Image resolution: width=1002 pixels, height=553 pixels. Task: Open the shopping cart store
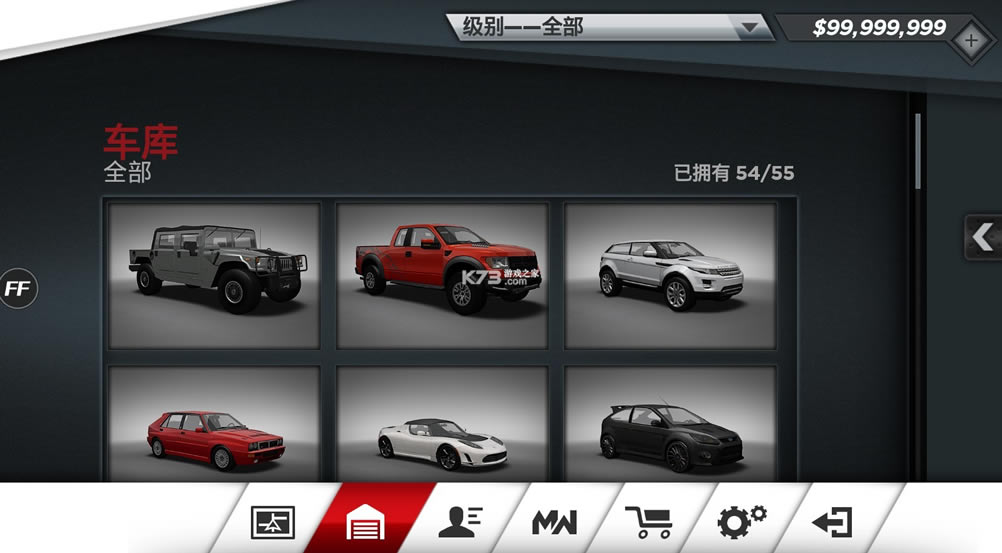(x=648, y=521)
